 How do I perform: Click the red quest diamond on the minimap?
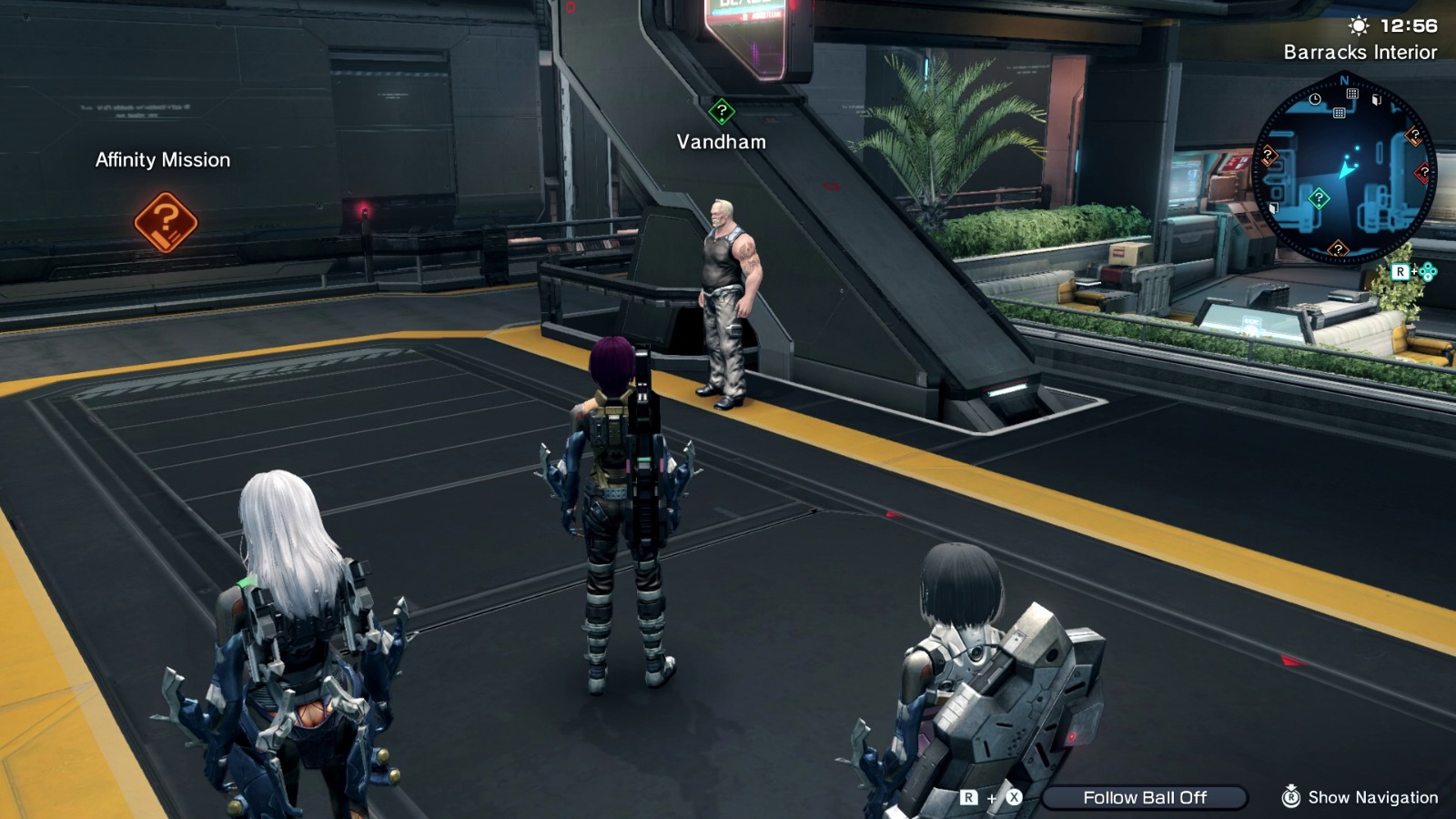[1422, 171]
